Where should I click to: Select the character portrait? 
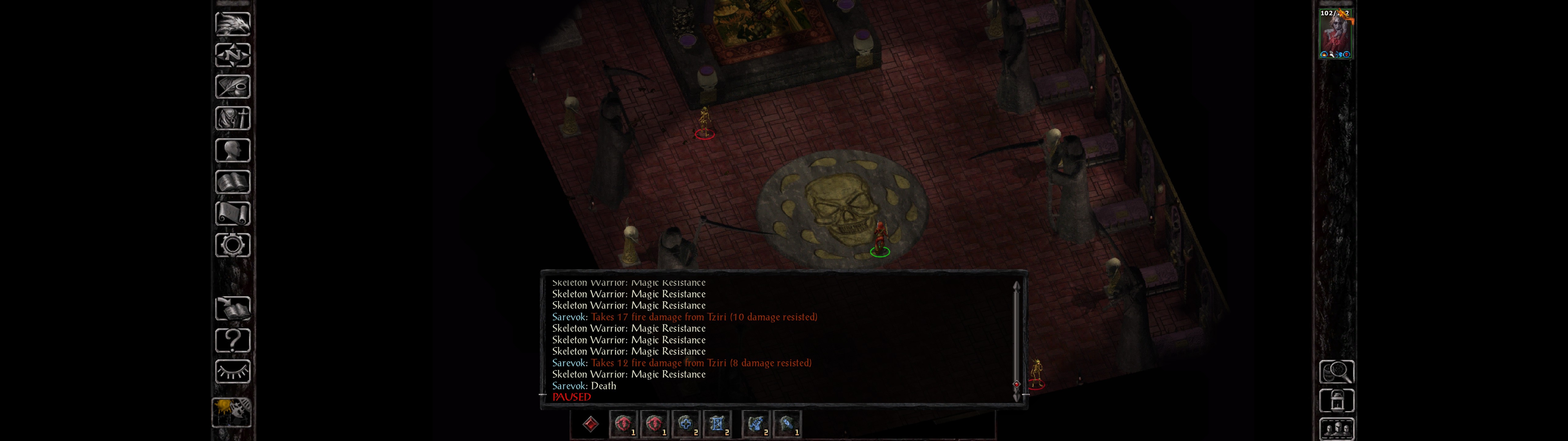click(x=1335, y=34)
